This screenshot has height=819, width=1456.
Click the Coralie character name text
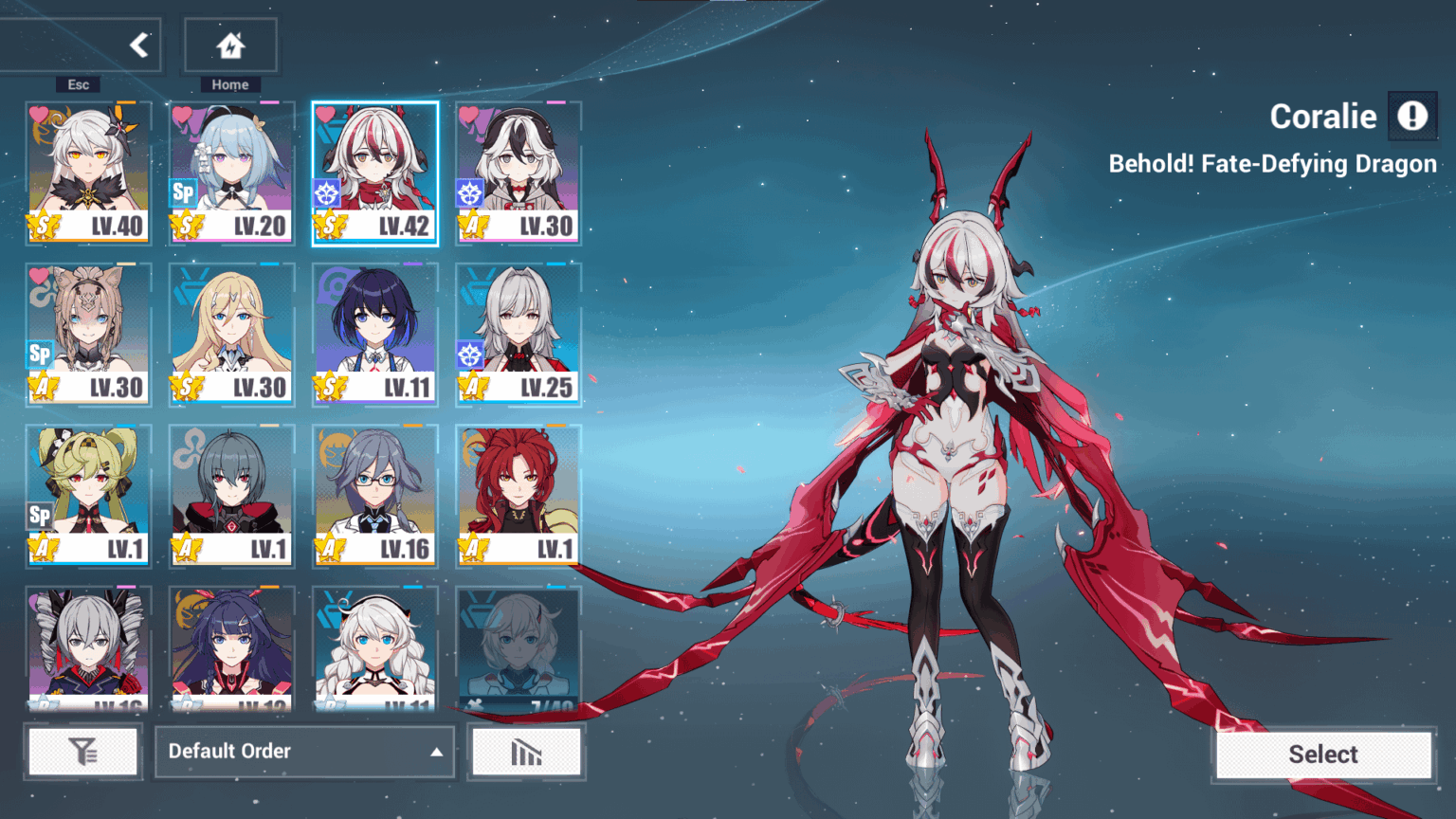coord(1322,116)
